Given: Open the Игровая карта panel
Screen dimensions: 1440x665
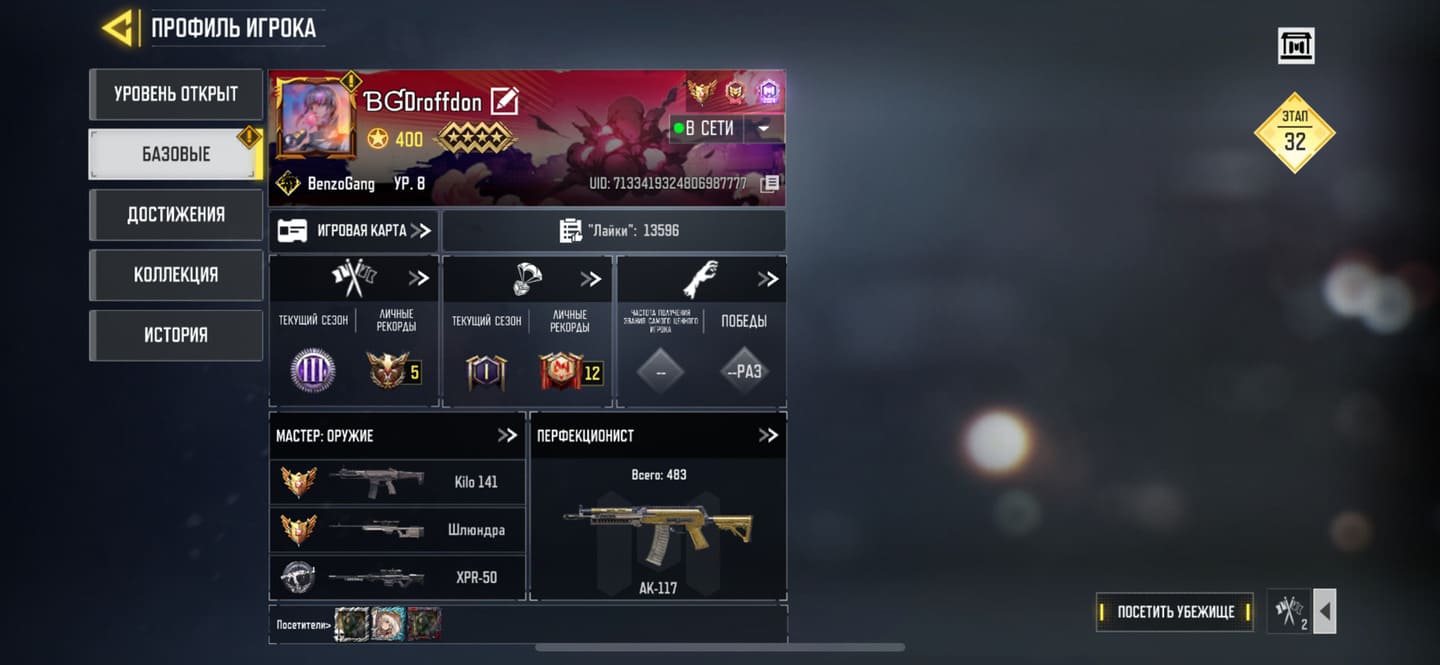Looking at the screenshot, I should [354, 231].
